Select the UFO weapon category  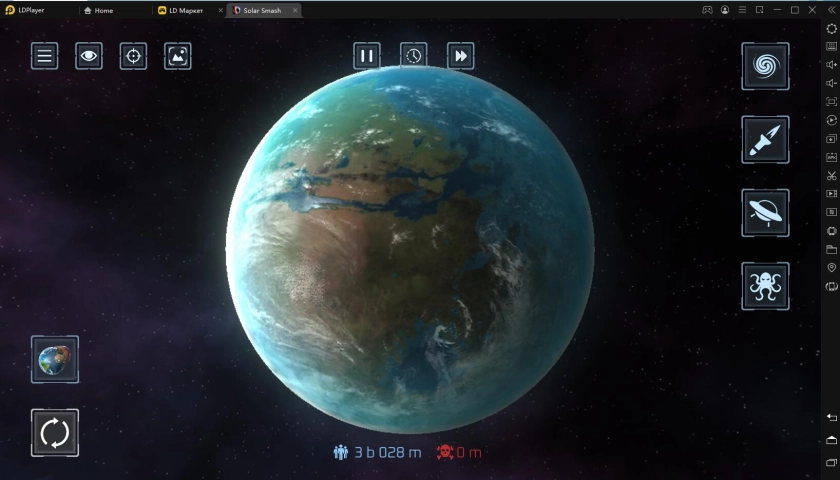pyautogui.click(x=765, y=213)
